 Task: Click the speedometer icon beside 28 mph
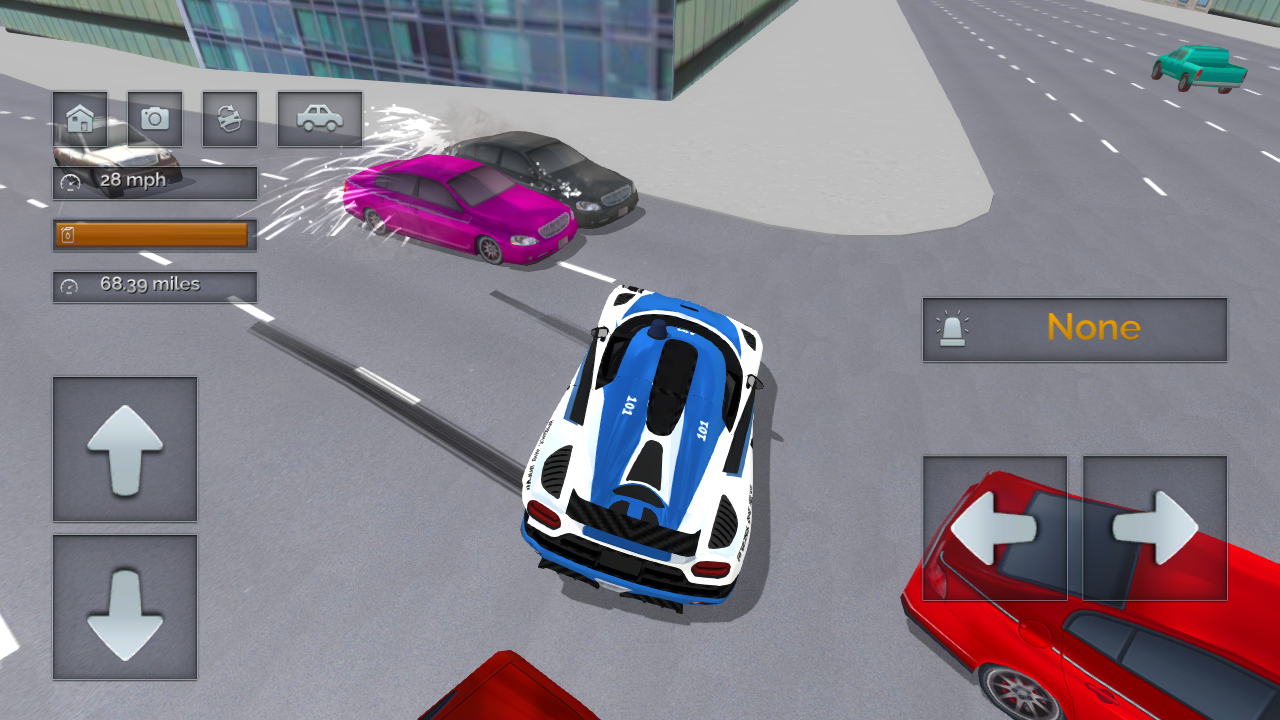(x=68, y=181)
